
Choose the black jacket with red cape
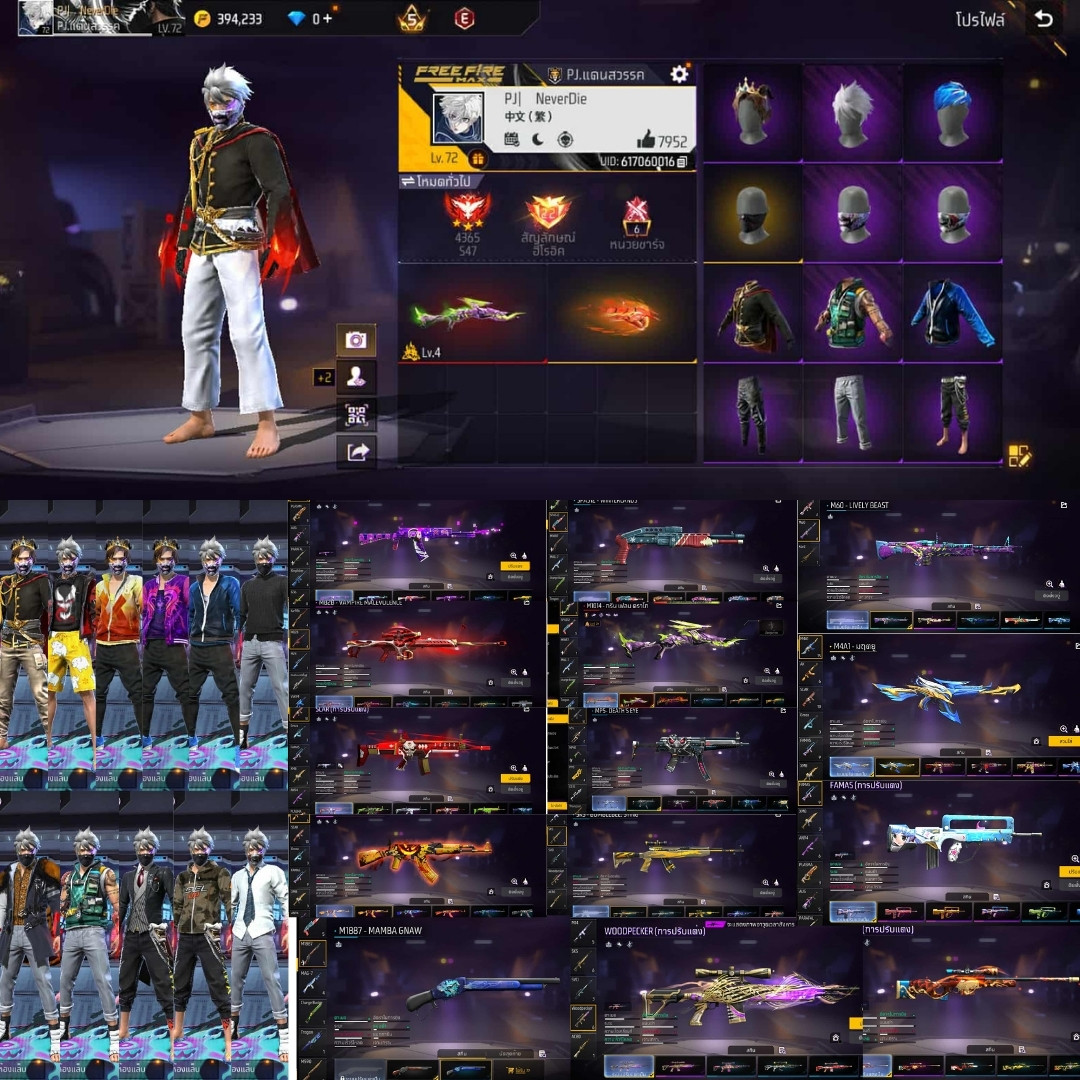(752, 314)
